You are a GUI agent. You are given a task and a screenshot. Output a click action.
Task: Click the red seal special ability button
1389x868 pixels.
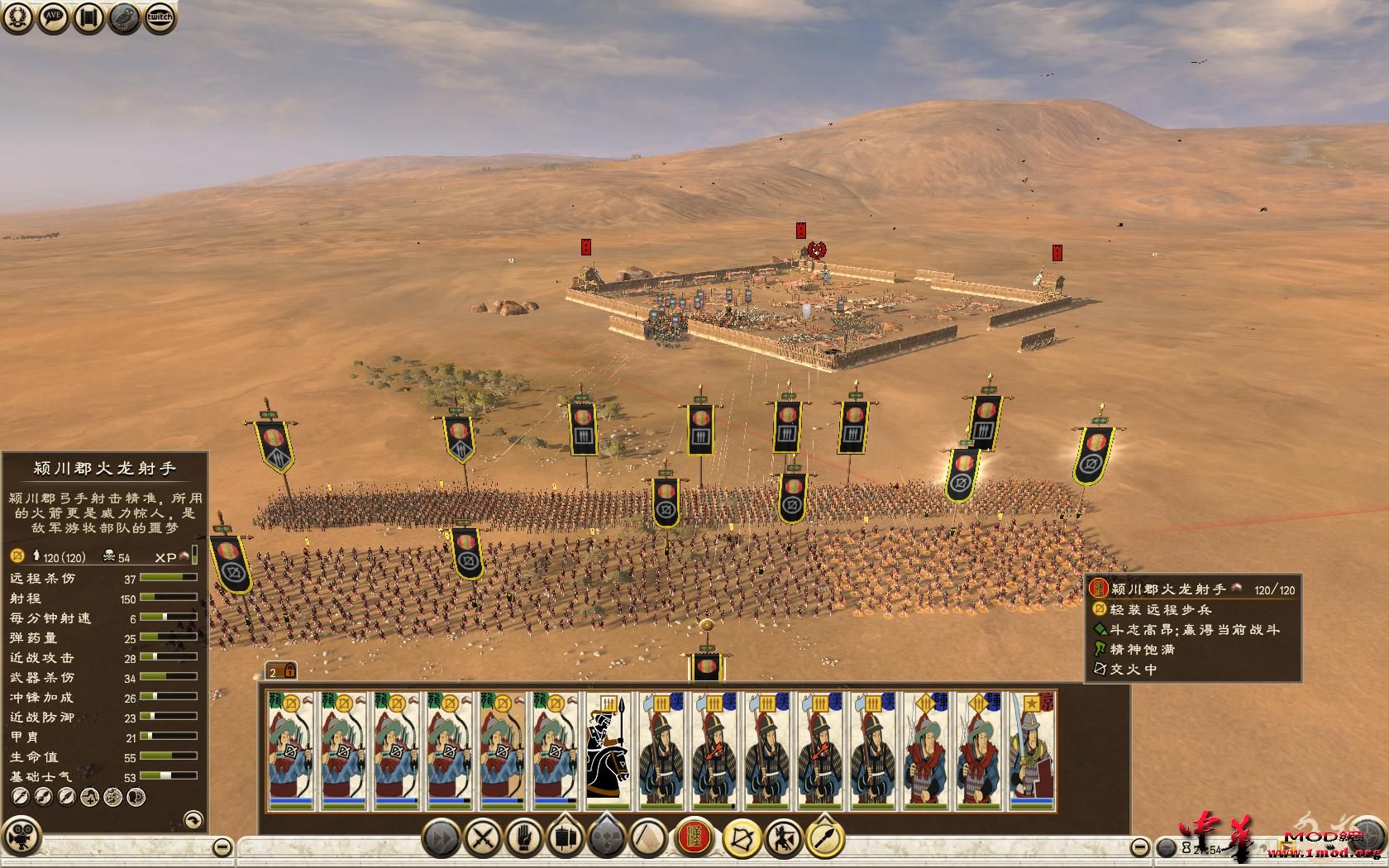point(694,838)
